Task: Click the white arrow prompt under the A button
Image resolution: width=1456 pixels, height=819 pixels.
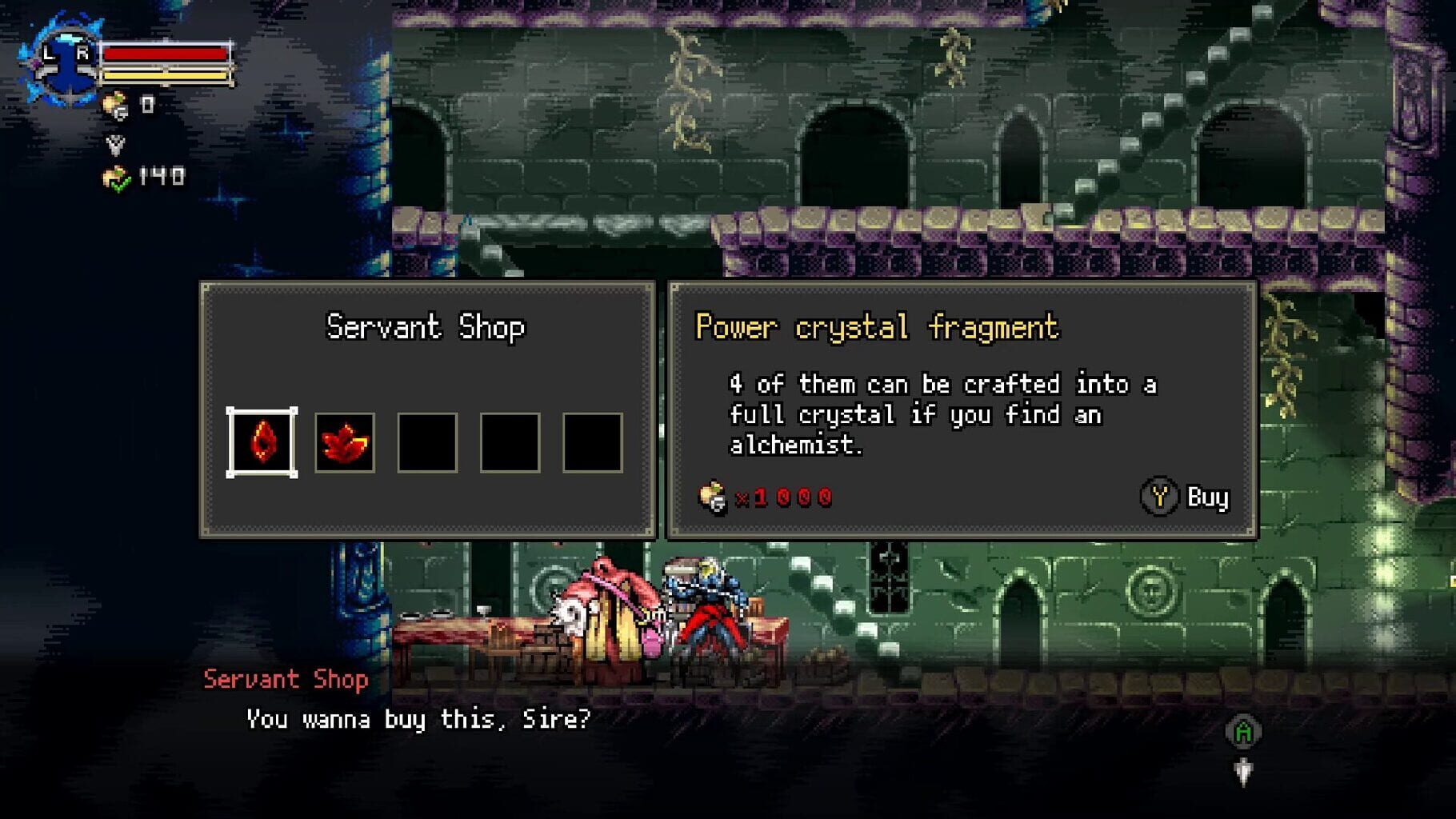Action: click(x=1243, y=773)
